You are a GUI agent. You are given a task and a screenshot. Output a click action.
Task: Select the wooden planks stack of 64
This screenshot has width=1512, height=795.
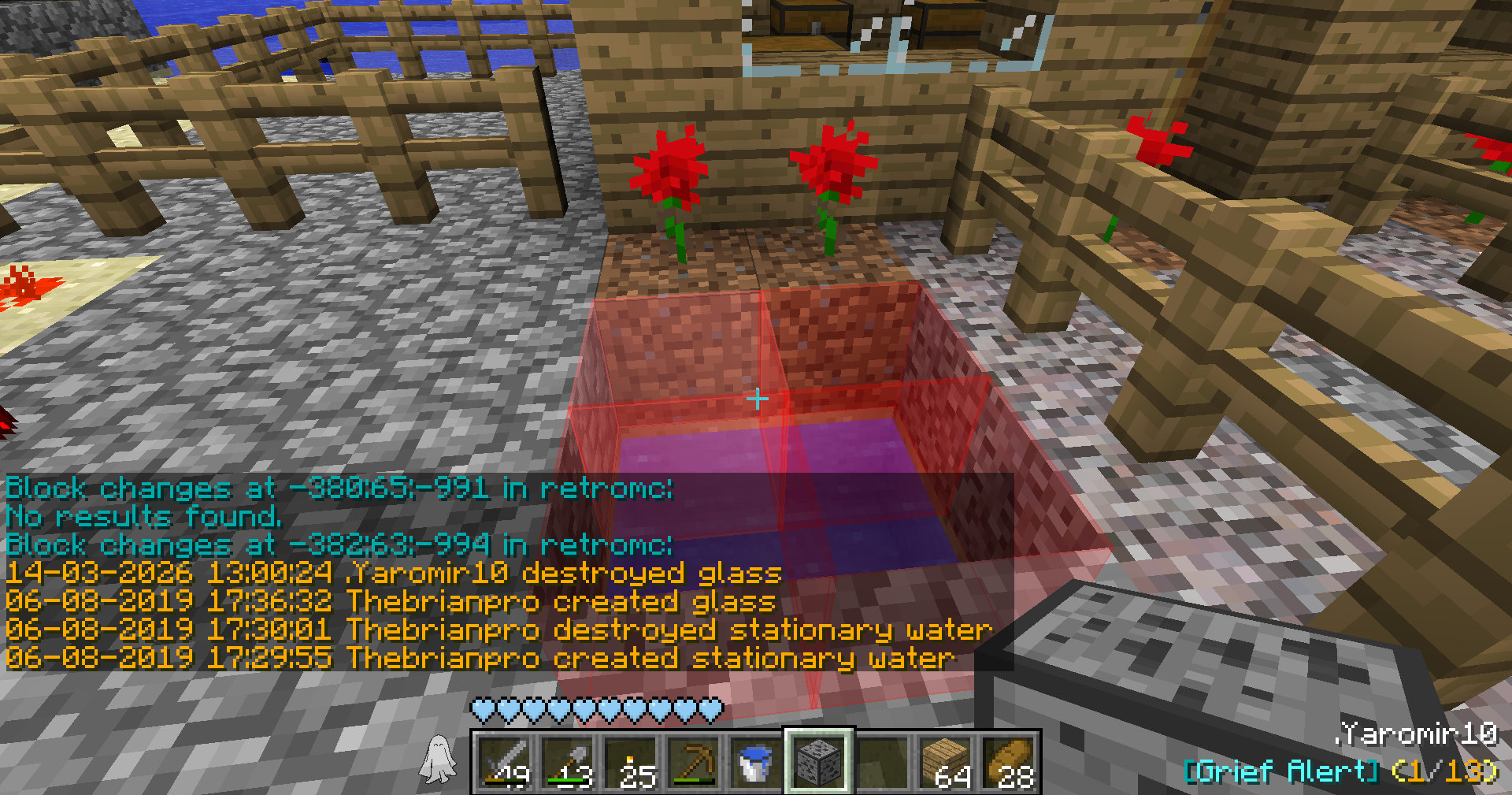(x=946, y=762)
